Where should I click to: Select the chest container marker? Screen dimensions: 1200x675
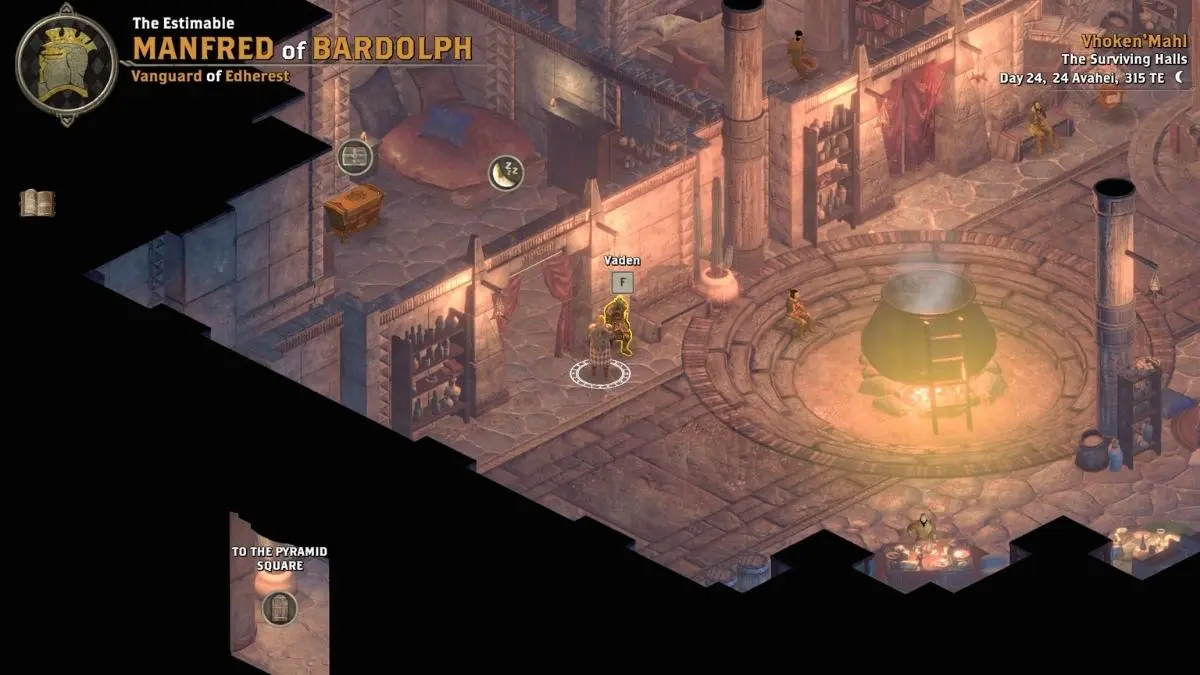click(355, 156)
